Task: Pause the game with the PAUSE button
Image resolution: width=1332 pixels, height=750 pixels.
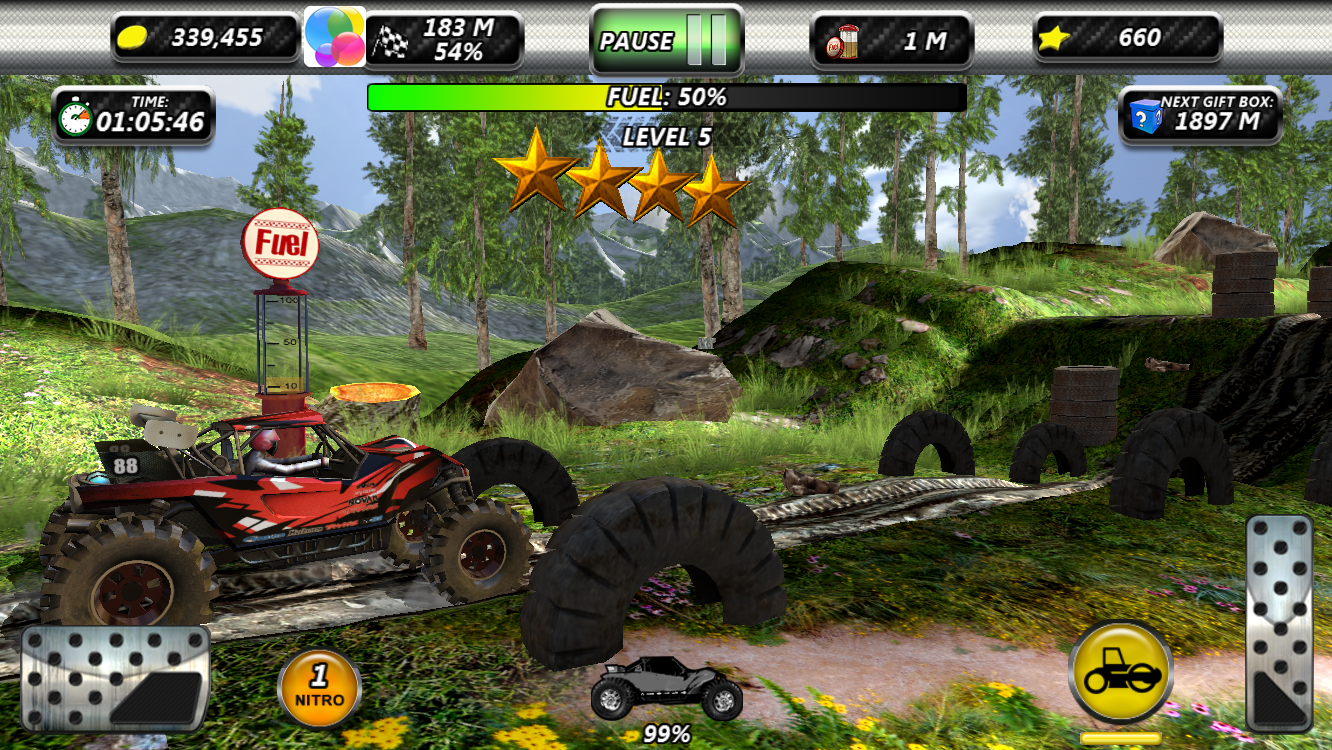Action: click(665, 41)
